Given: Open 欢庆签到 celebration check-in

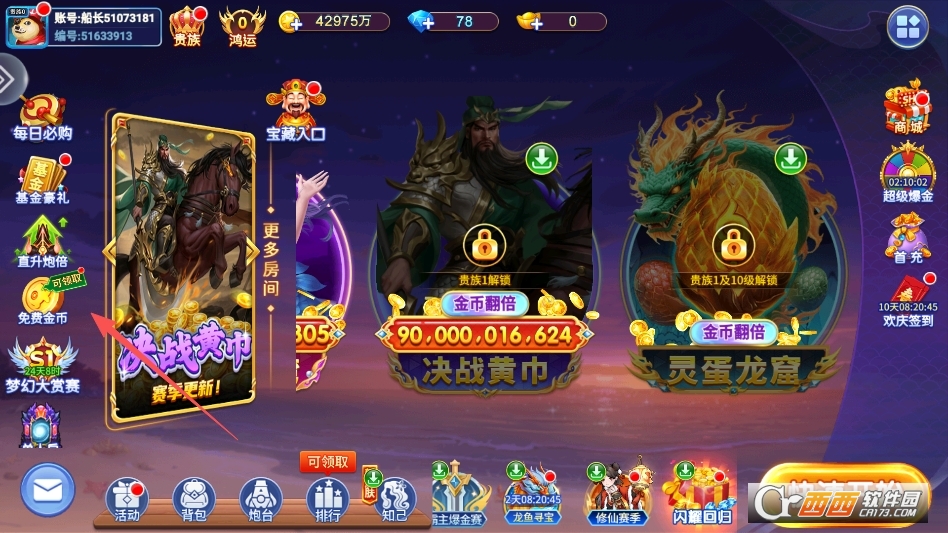Looking at the screenshot, I should pos(907,302).
